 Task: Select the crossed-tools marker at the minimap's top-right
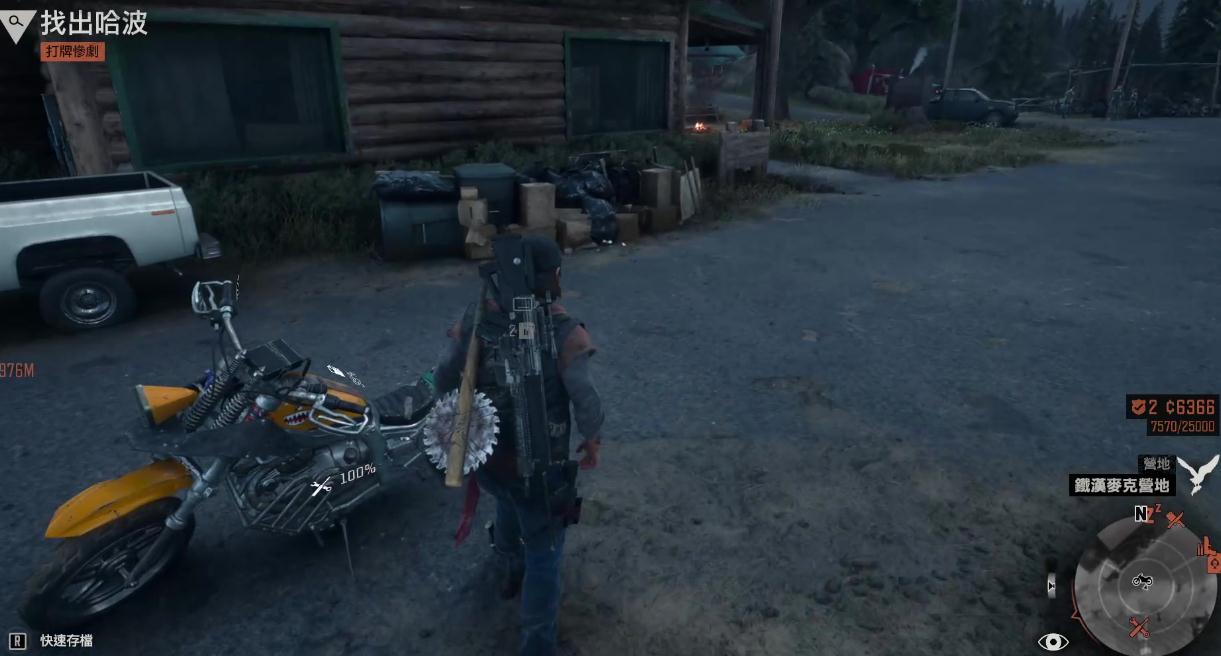(1175, 519)
